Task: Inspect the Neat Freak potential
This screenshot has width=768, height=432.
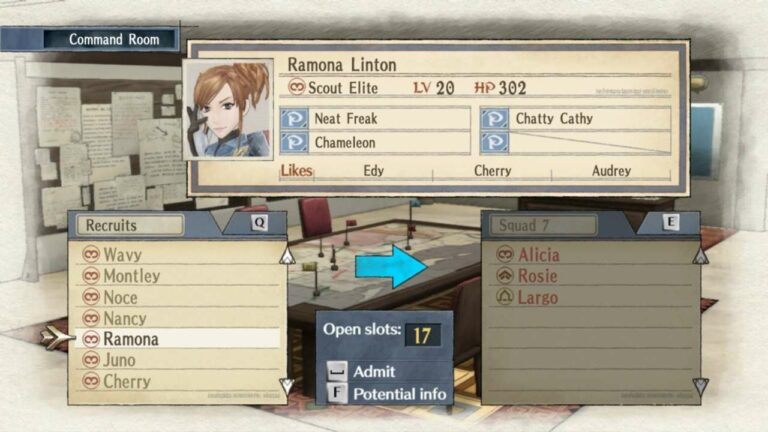Action: (374, 118)
